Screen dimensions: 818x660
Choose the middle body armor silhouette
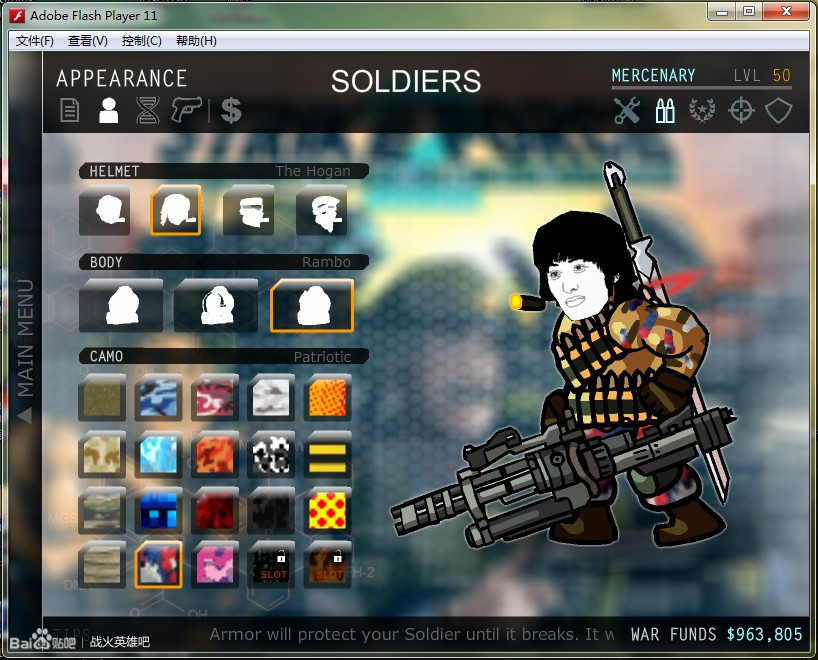point(216,305)
